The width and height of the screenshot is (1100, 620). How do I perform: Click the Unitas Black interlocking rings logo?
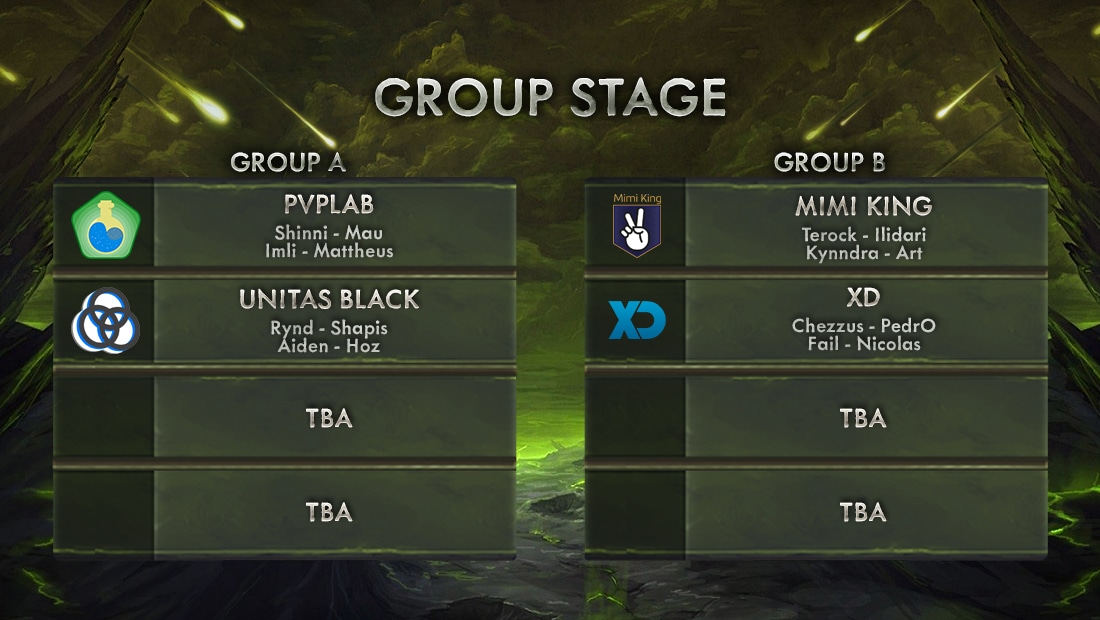pos(106,321)
